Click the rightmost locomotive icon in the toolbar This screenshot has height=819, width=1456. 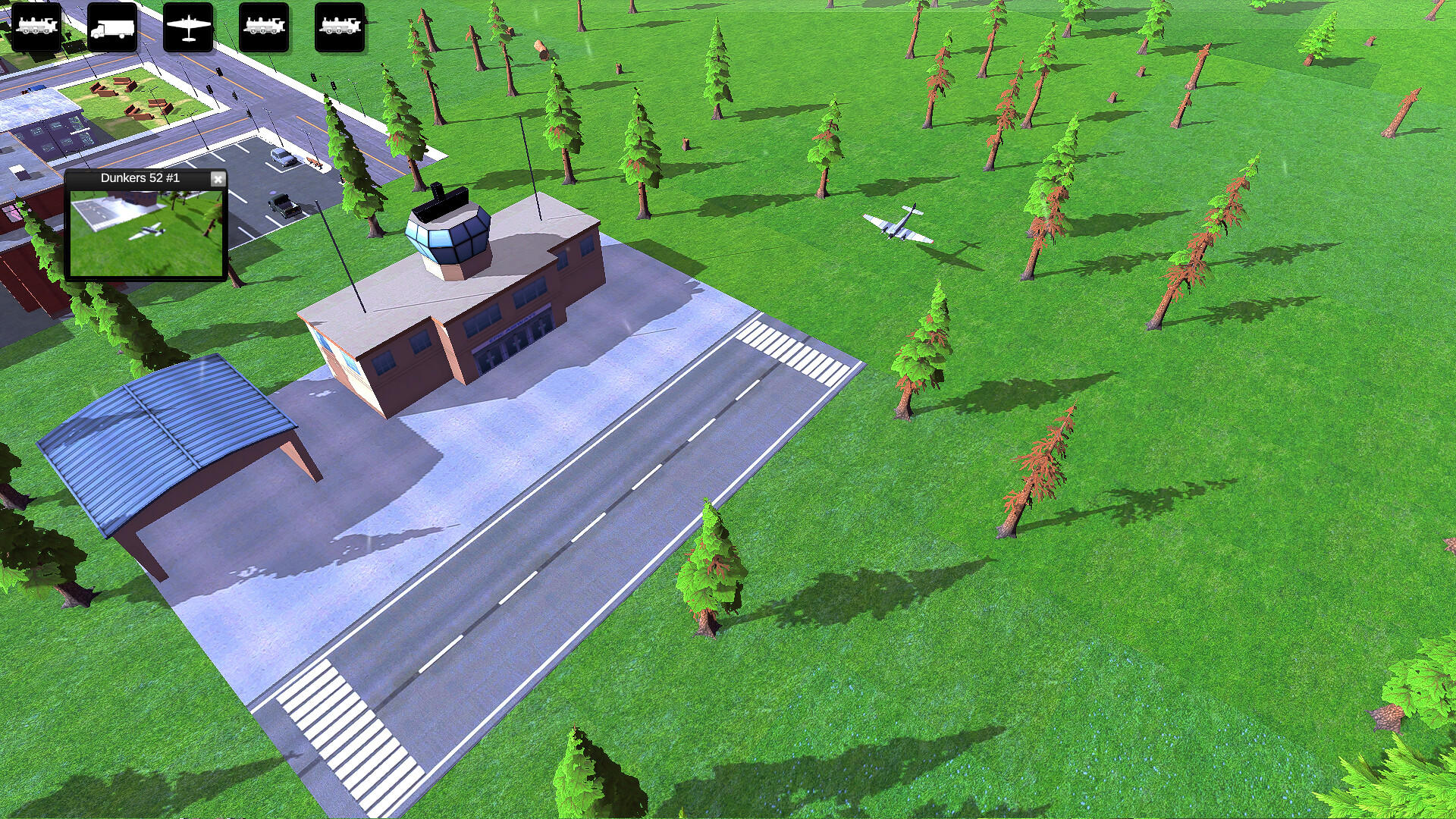(x=339, y=28)
